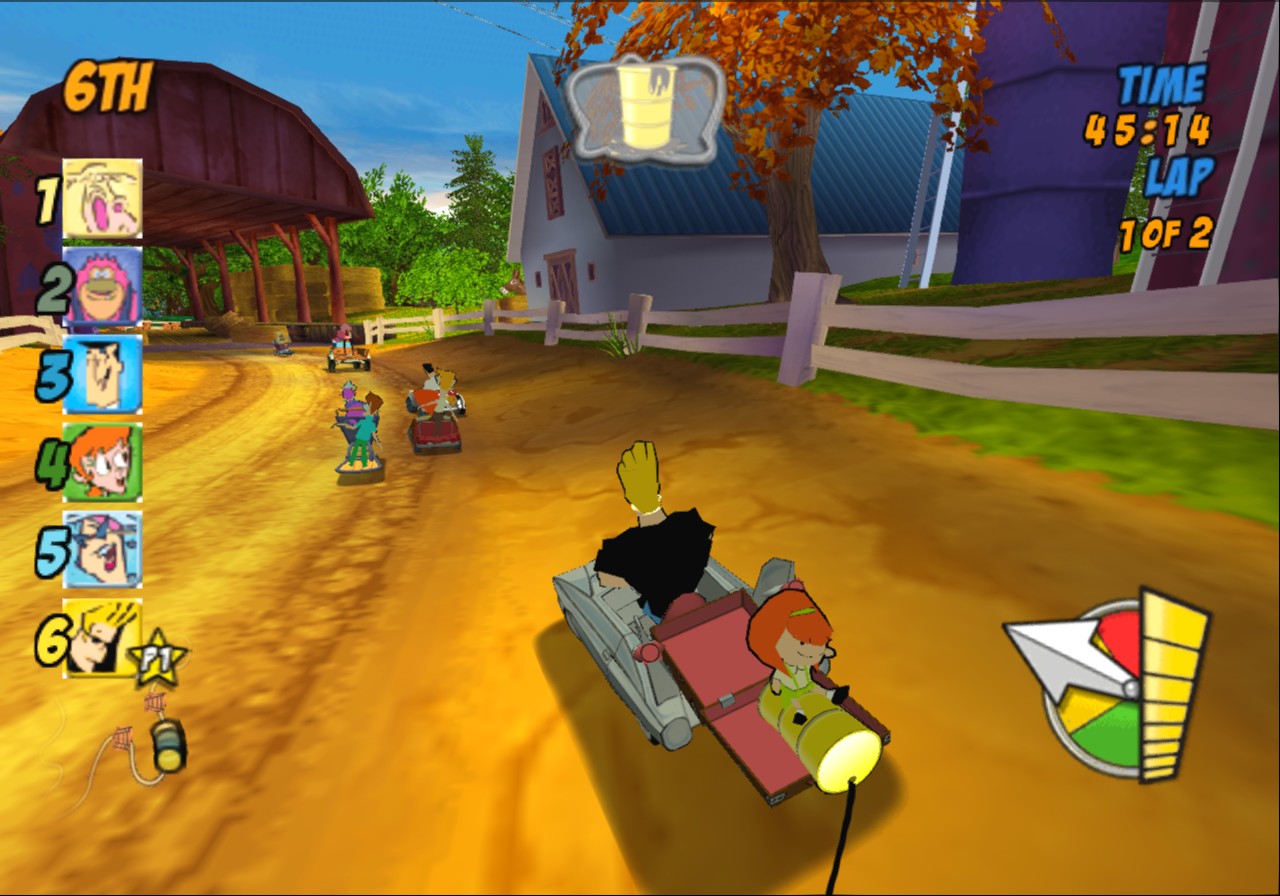Toggle the TIME readout visibility
This screenshot has height=896, width=1280.
[1162, 84]
